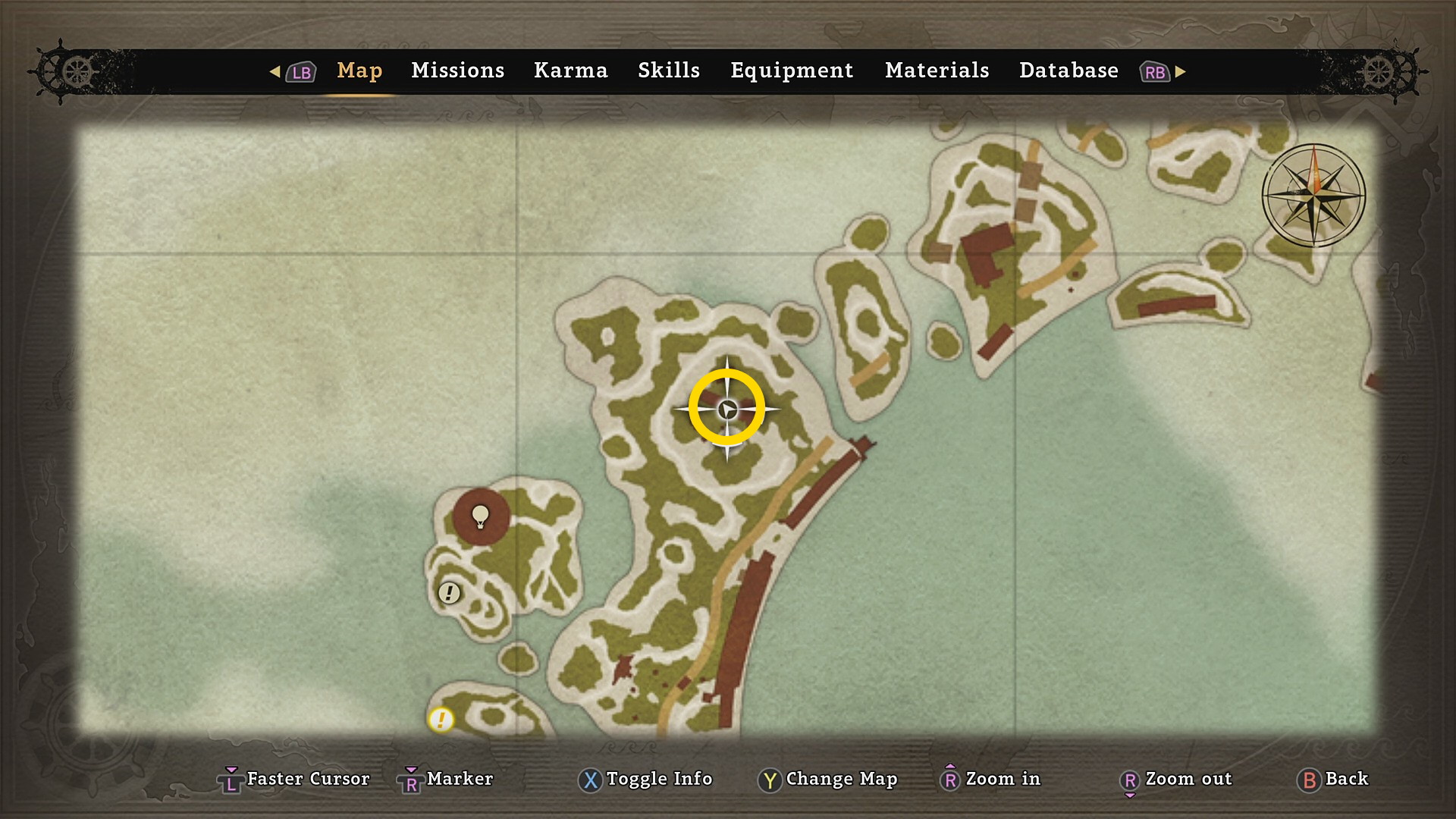Click the compass rose on the map
1456x819 pixels.
pos(1313,196)
